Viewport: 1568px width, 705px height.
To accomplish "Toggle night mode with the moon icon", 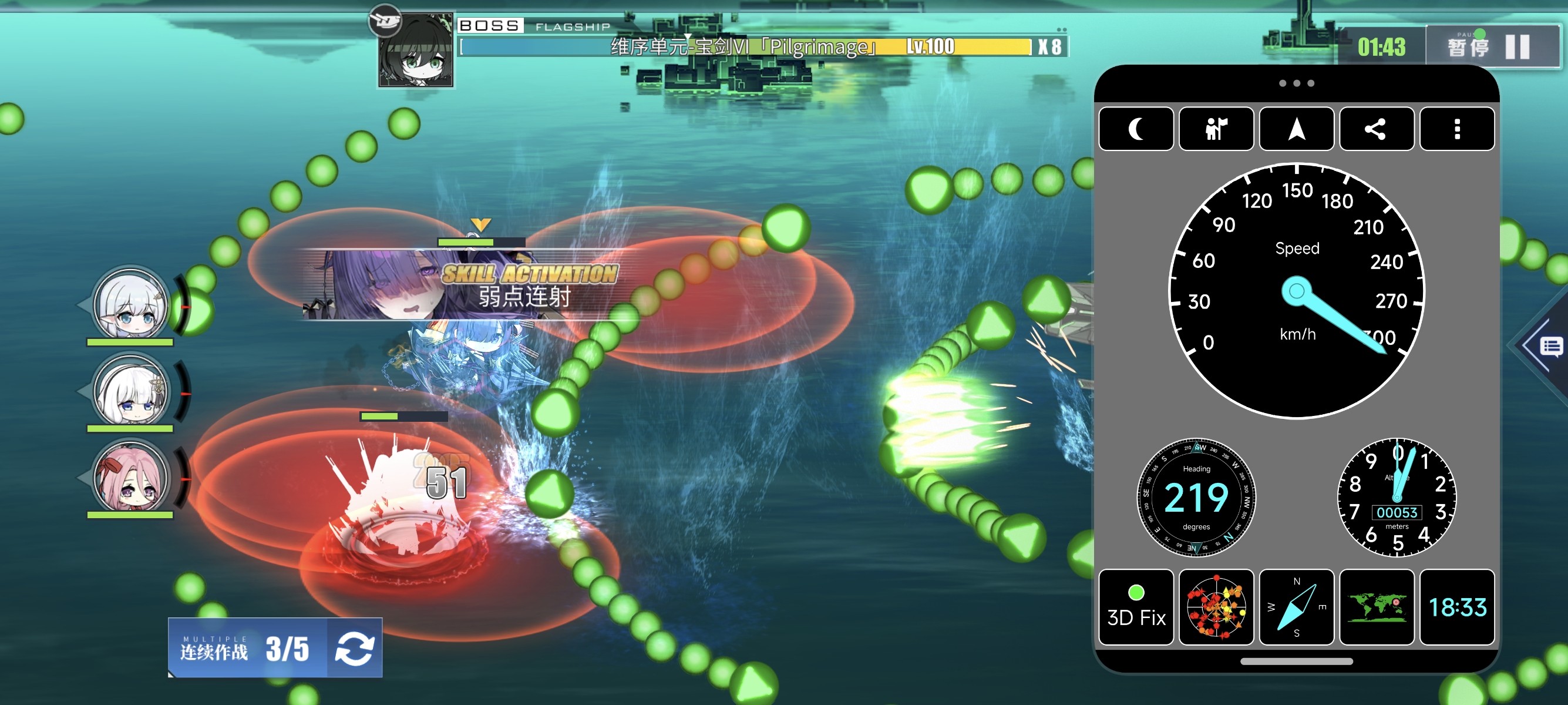I will pyautogui.click(x=1136, y=129).
